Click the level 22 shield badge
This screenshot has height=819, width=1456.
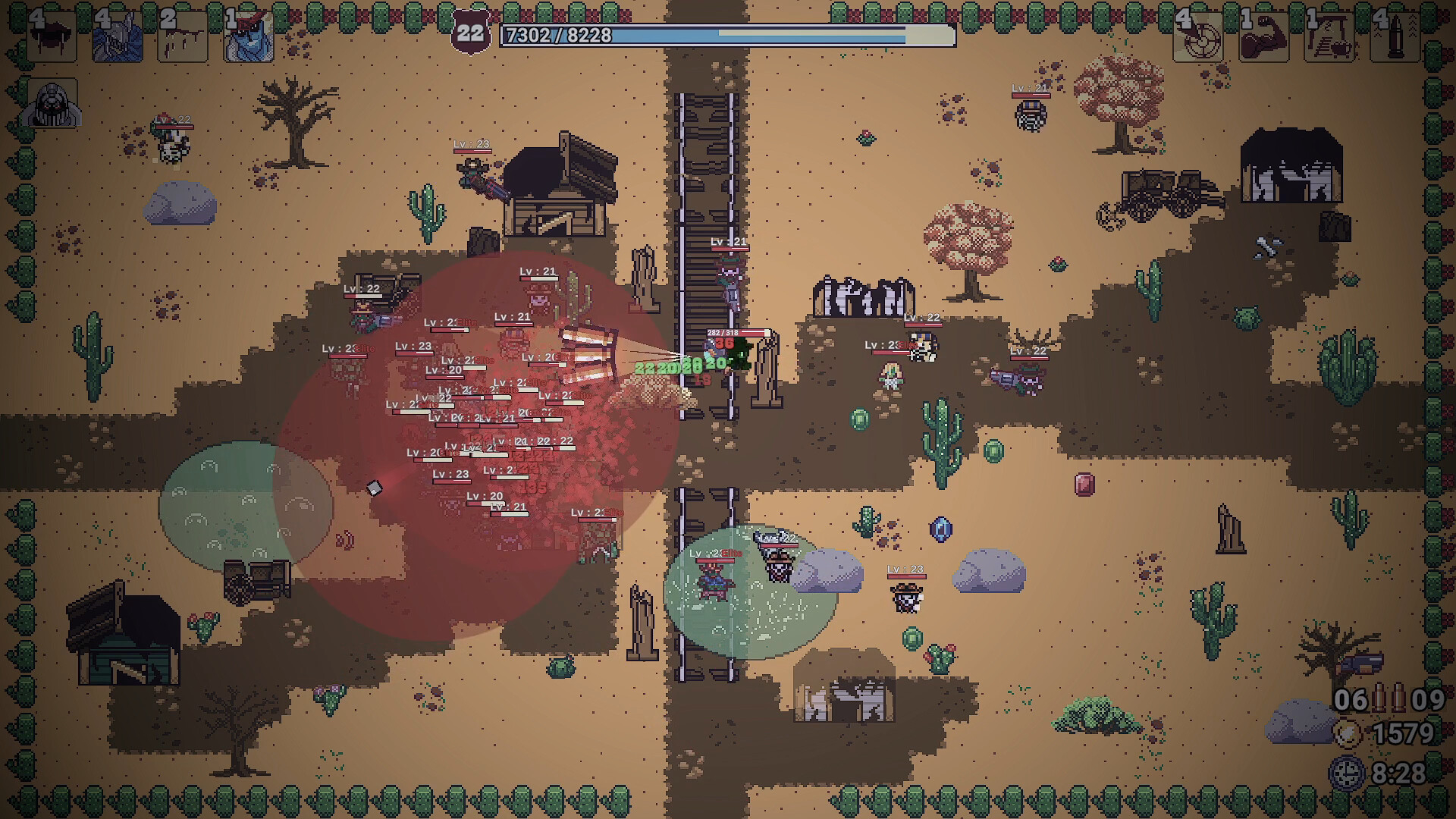470,34
